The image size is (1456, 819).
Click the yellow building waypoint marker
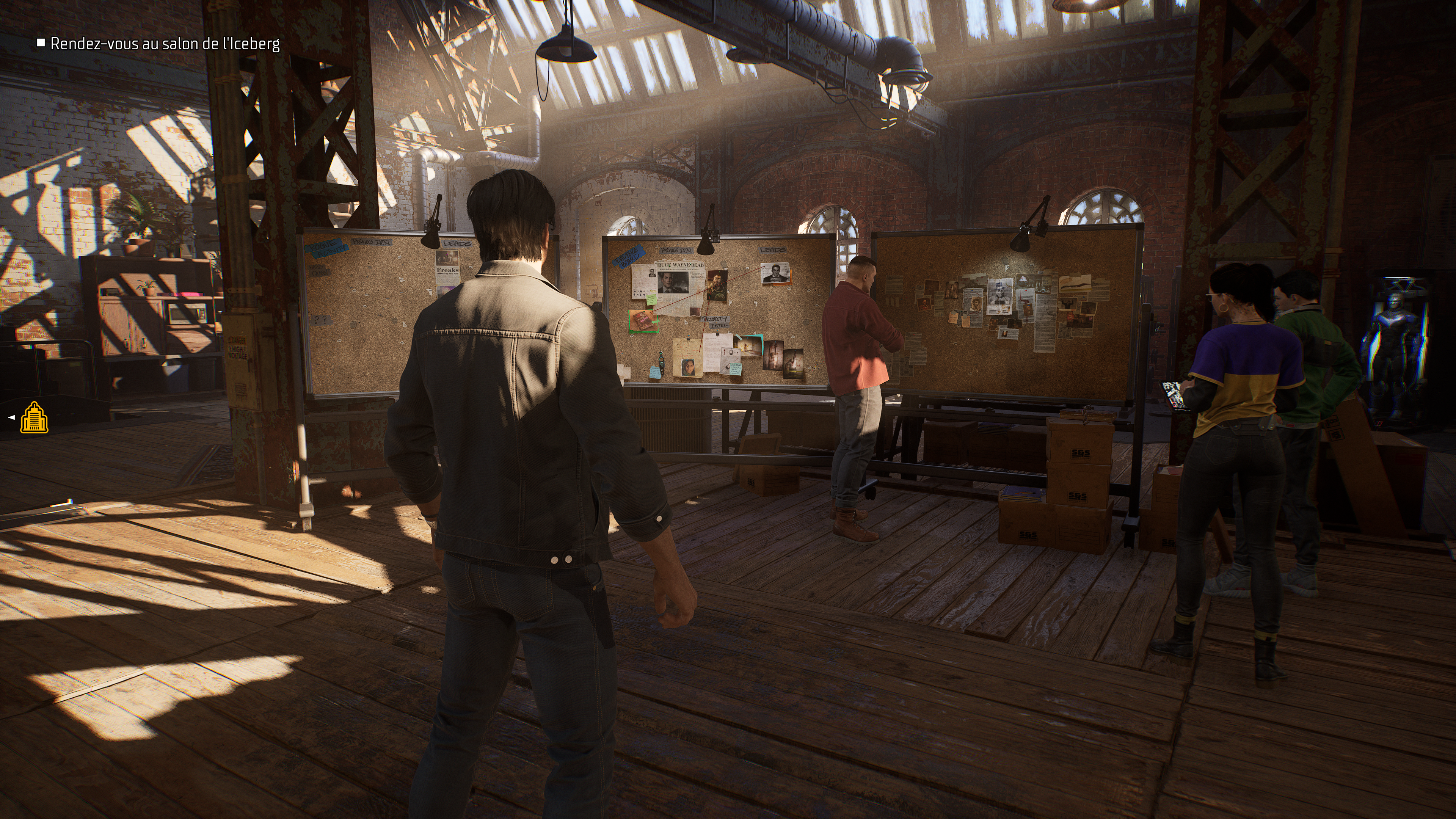pyautogui.click(x=34, y=418)
